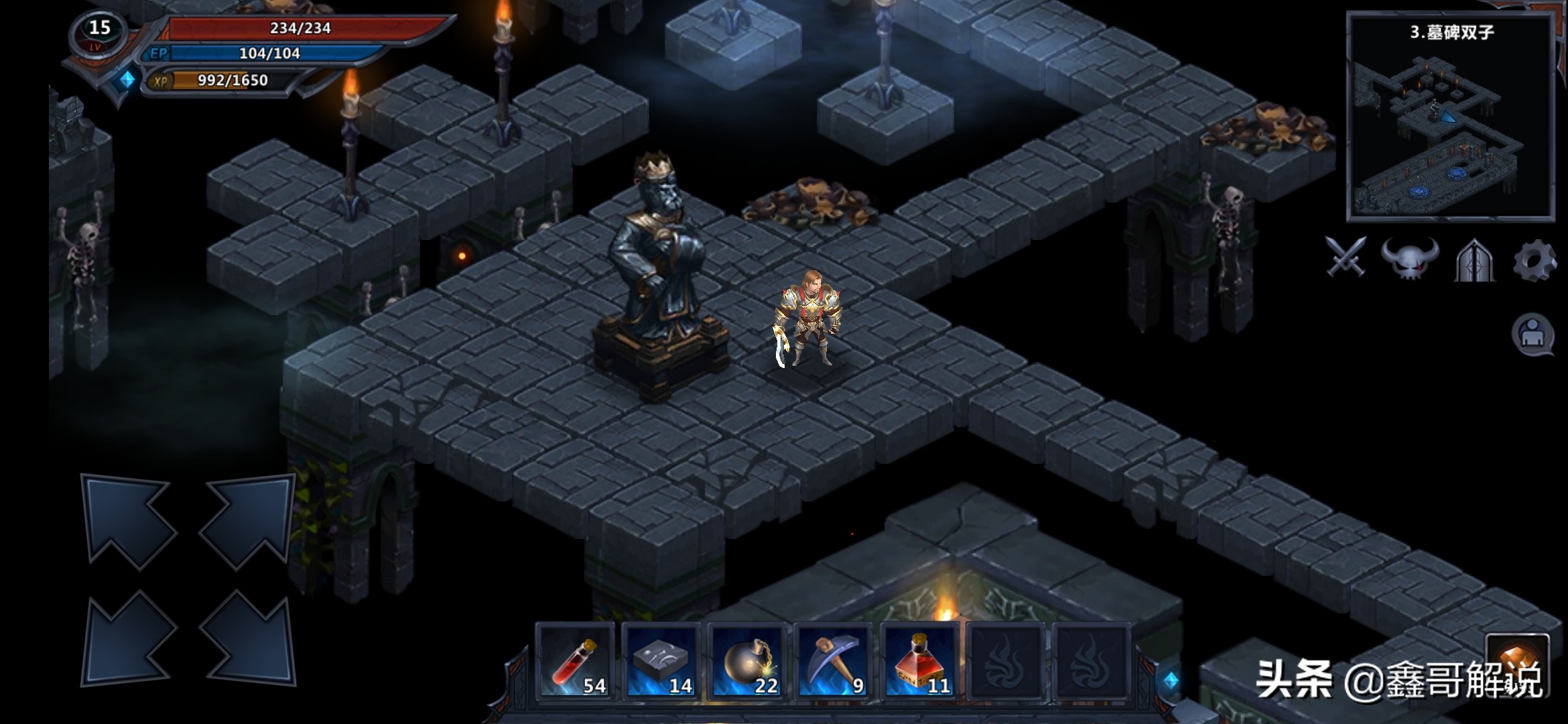Screen dimensions: 1568x724
Task: Choose the pickaxe hotbar slot
Action: [x=832, y=662]
